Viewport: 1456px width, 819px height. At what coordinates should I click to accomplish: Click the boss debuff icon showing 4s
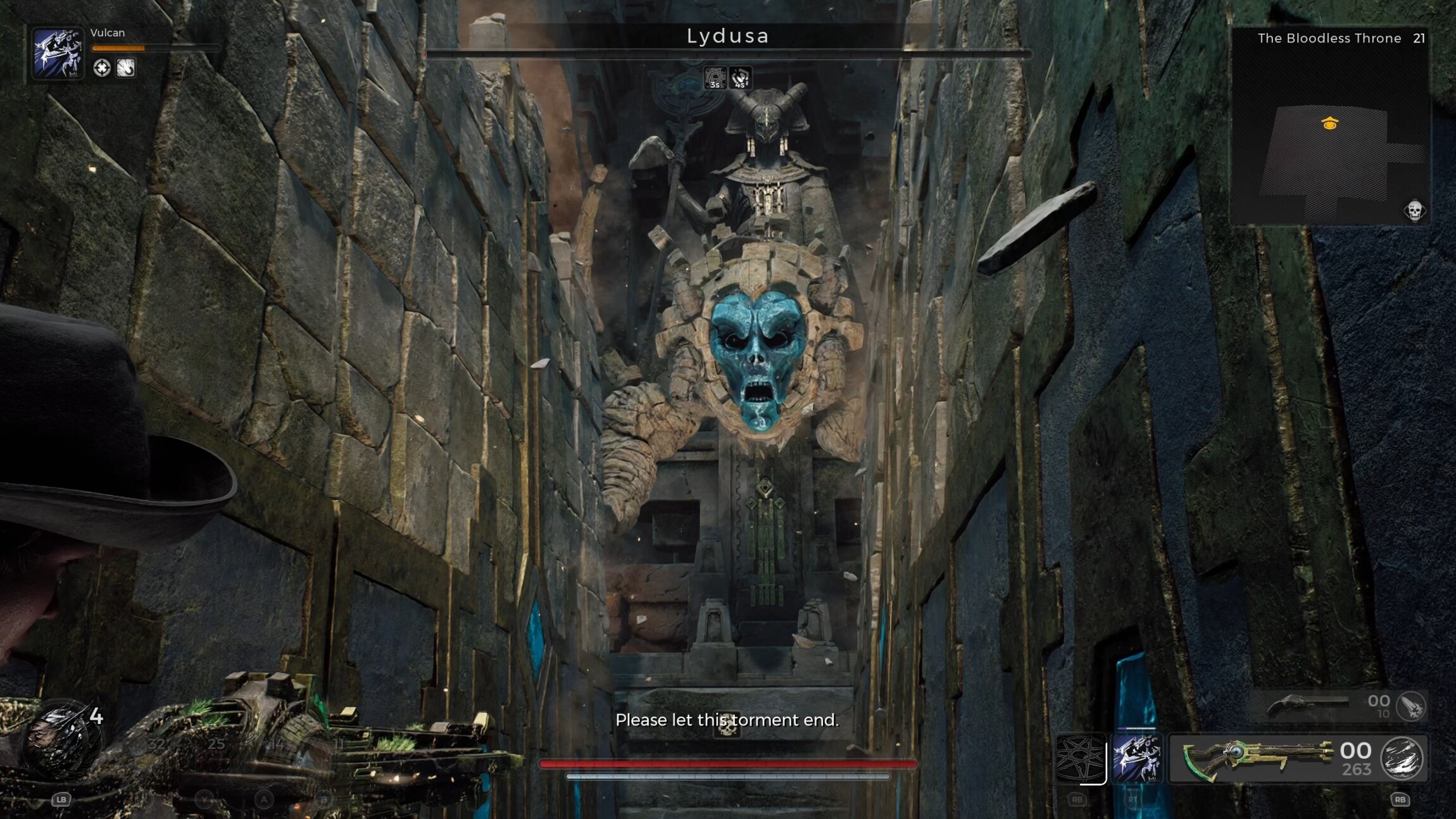coord(740,78)
